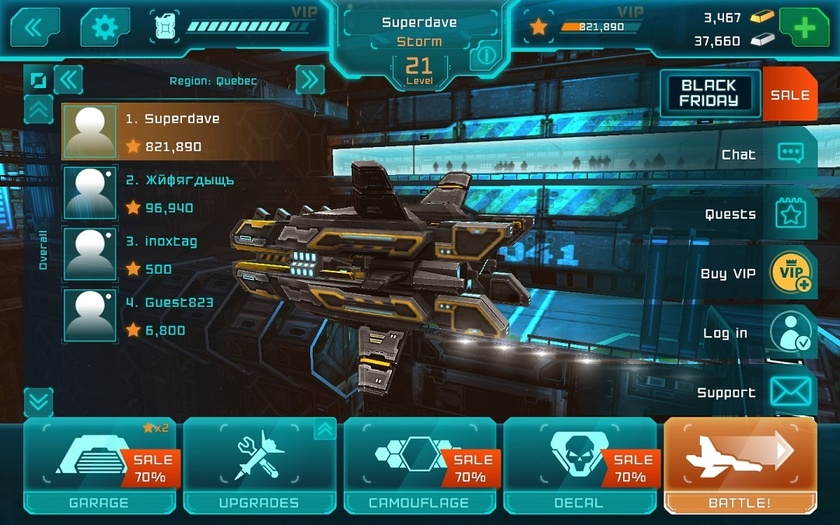840x525 pixels.
Task: Select the Log in option
Action: (789, 333)
